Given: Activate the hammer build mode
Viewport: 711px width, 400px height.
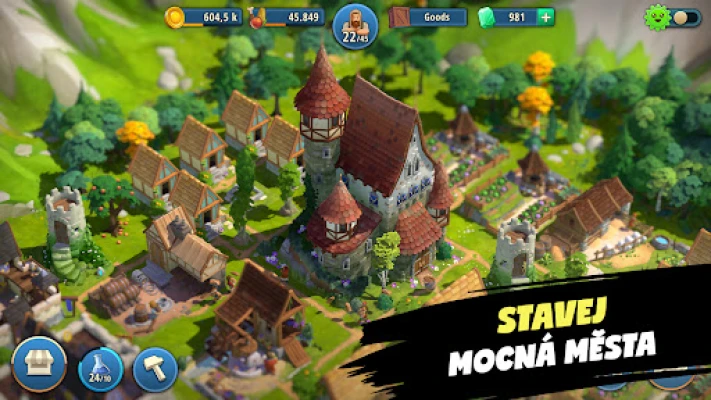Looking at the screenshot, I should point(155,369).
